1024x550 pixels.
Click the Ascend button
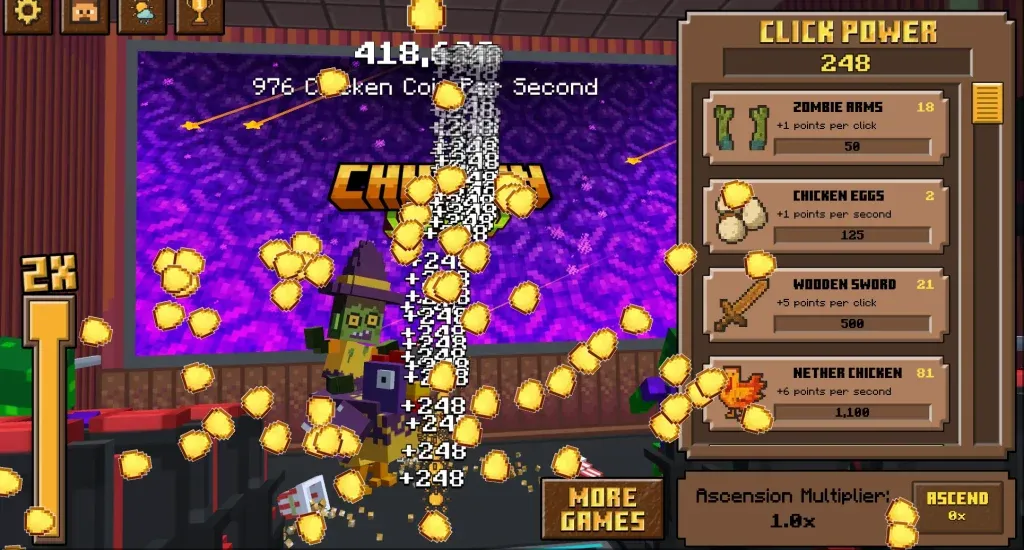pos(957,505)
